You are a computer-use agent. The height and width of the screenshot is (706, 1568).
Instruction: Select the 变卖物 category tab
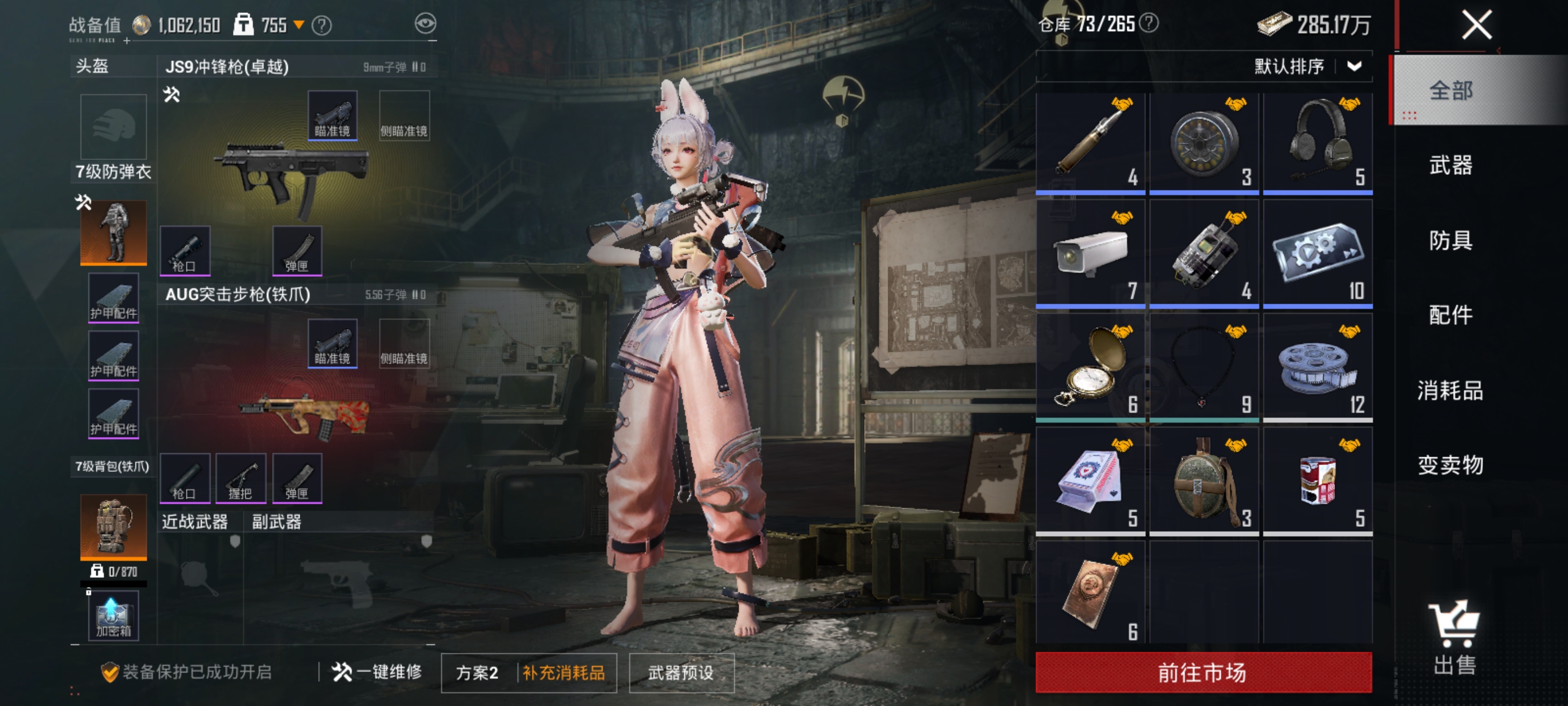pos(1450,466)
